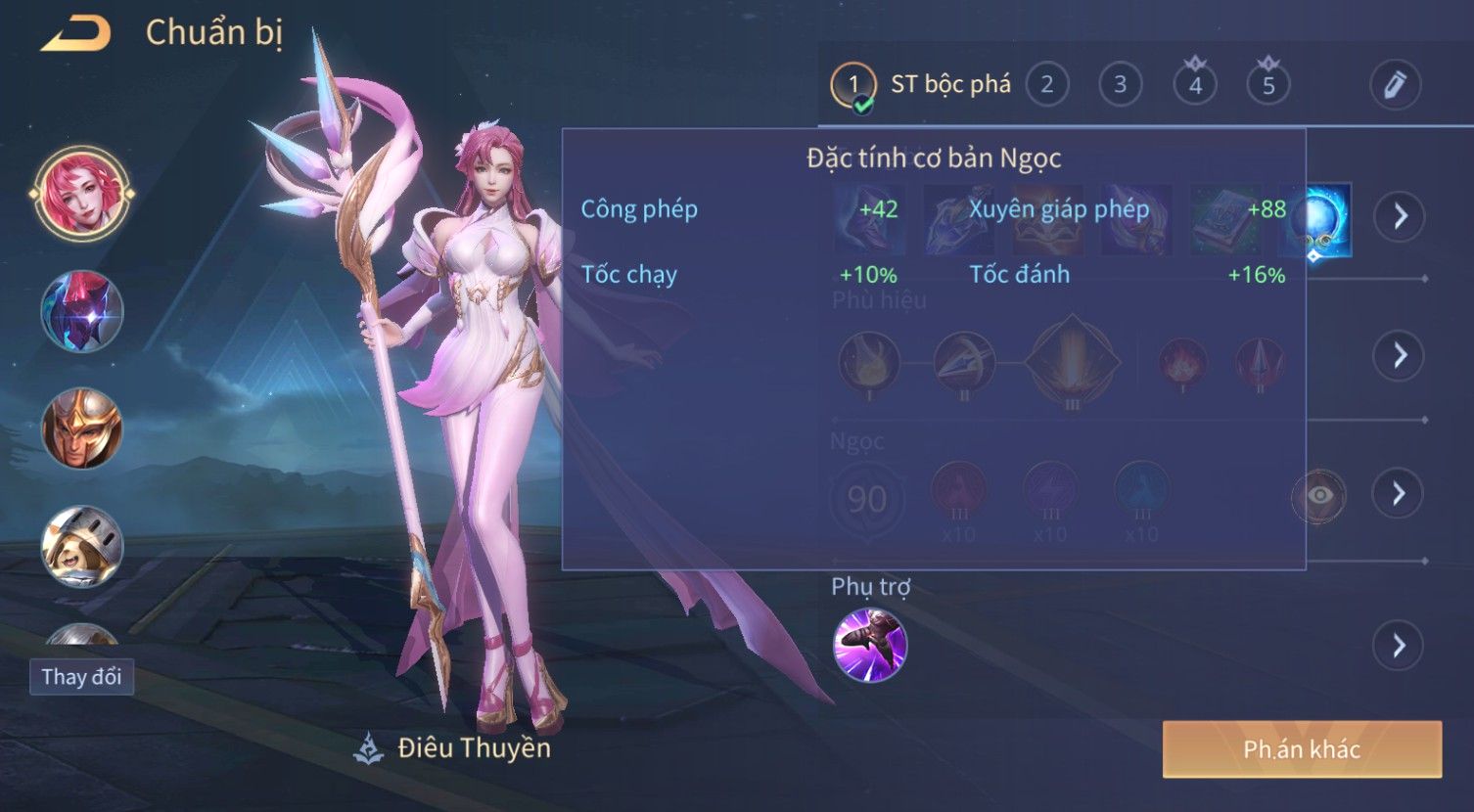Image resolution: width=1474 pixels, height=812 pixels.
Task: Expand the Ngọc gems row arrow
Action: 1399,493
